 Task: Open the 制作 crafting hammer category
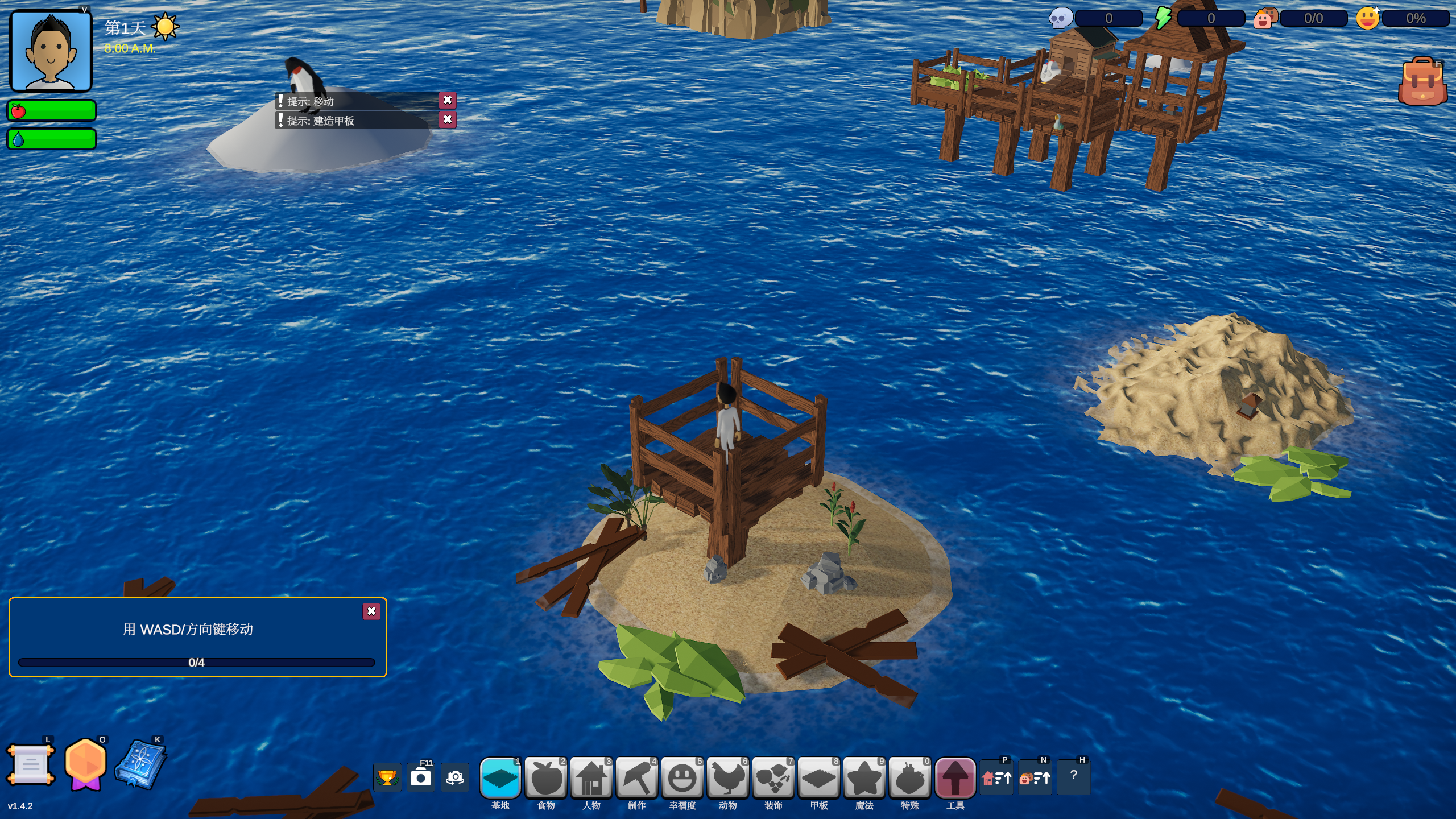[636, 777]
